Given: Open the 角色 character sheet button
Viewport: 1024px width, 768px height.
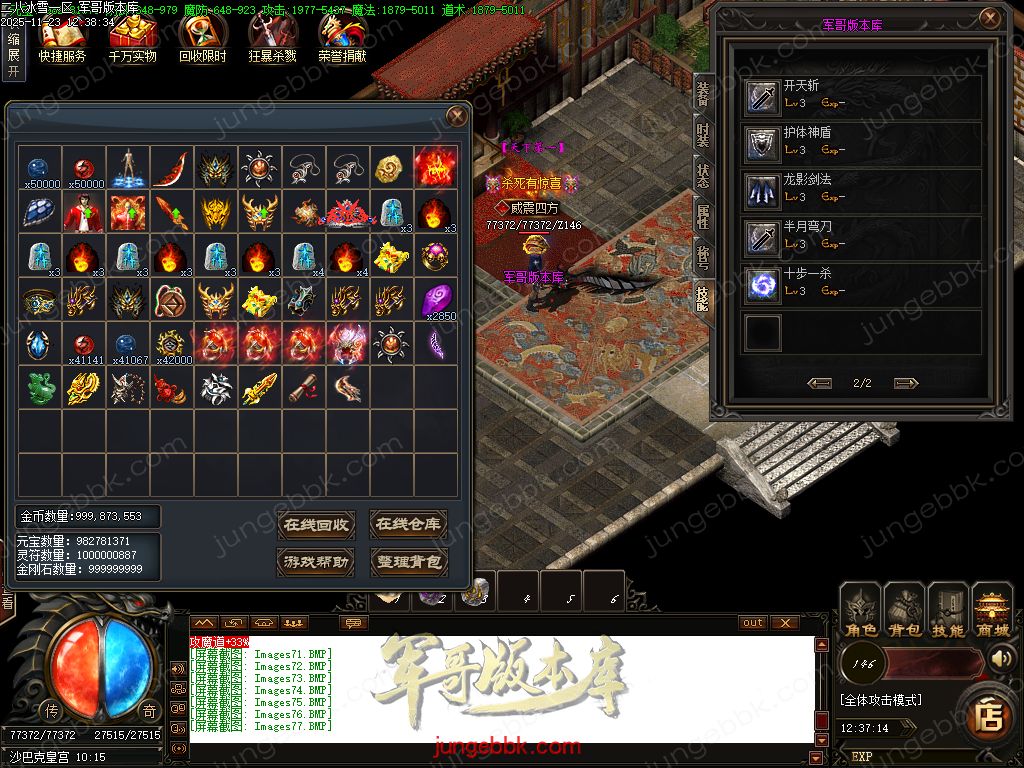Looking at the screenshot, I should pos(861,611).
